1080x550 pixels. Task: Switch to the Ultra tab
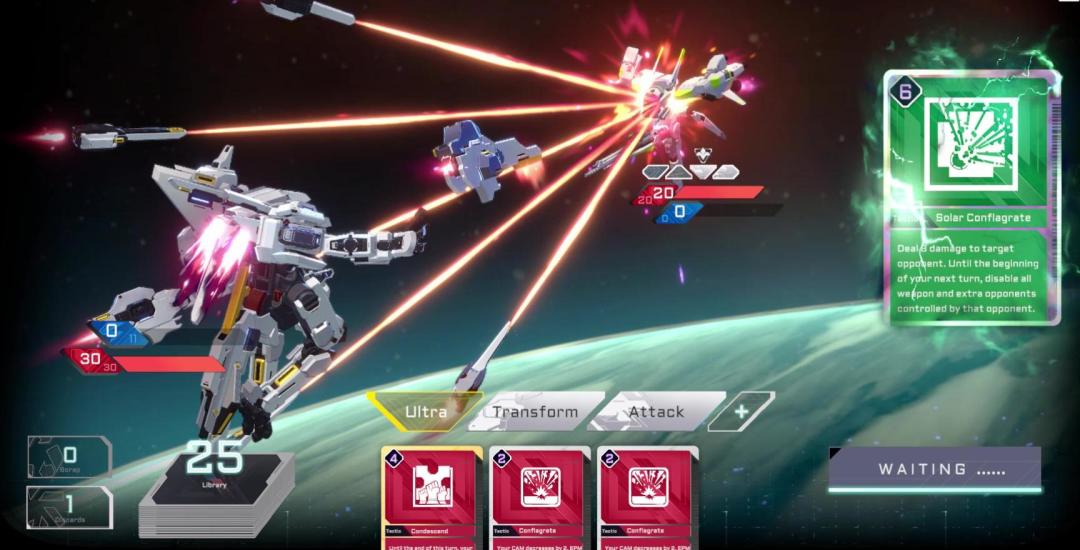(x=425, y=411)
